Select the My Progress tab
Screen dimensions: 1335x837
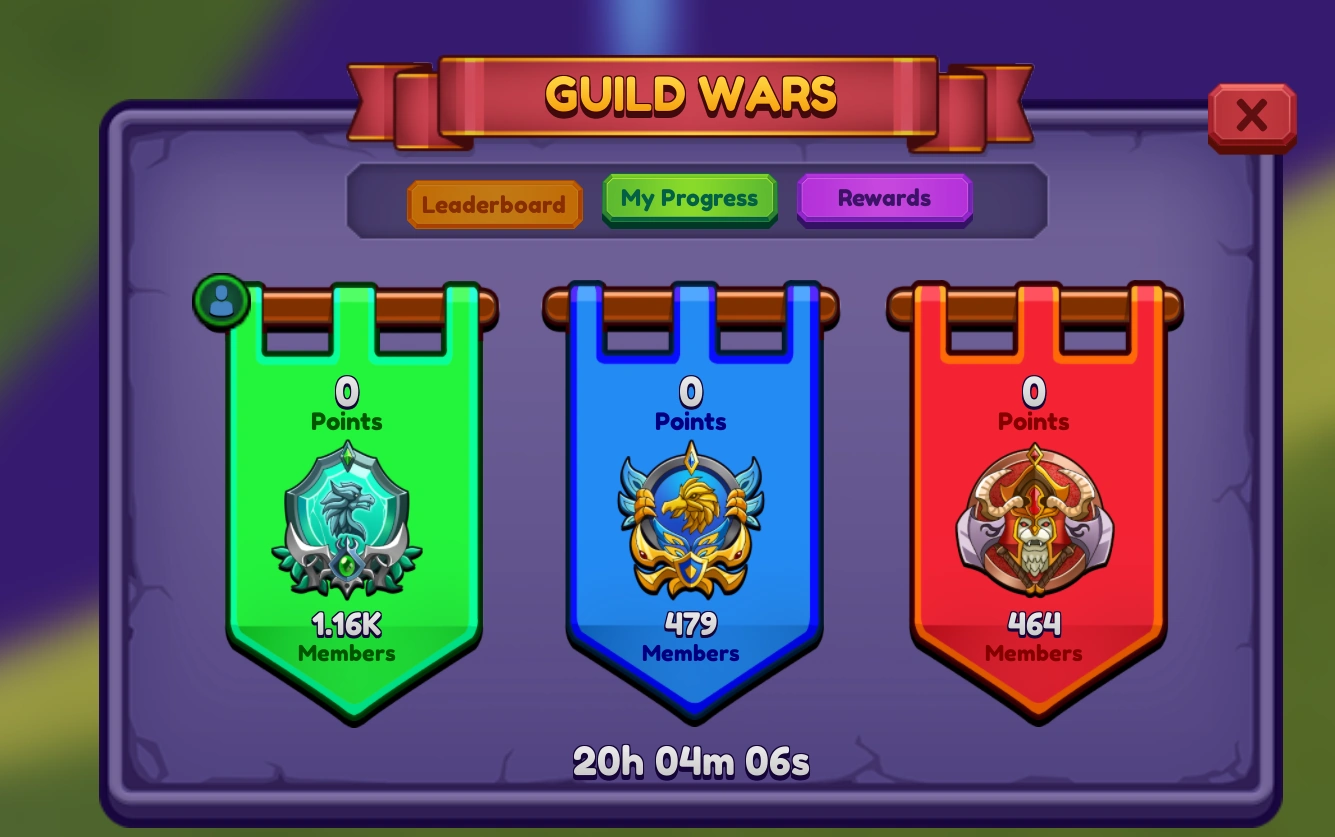point(688,198)
